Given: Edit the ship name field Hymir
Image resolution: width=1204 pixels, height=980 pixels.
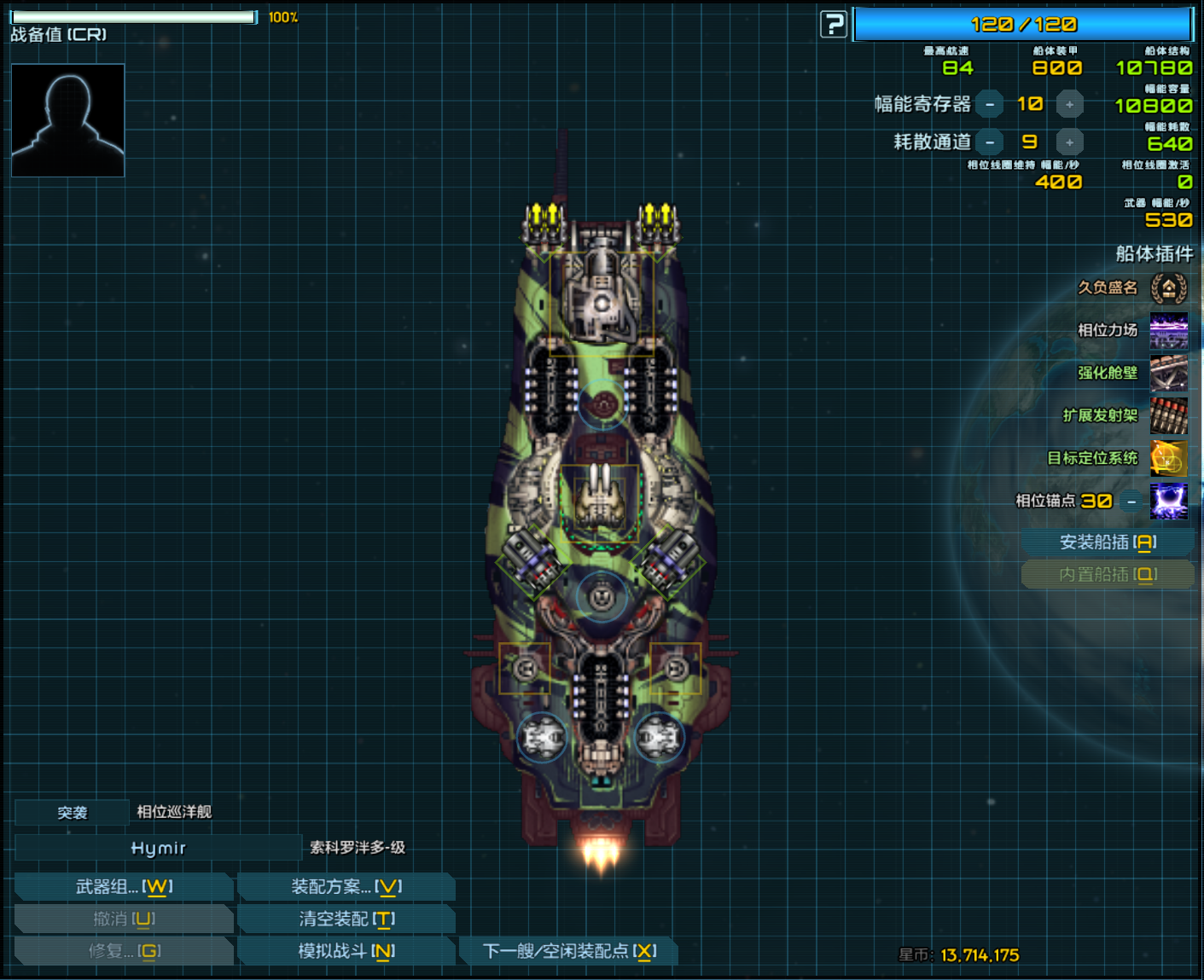Looking at the screenshot, I should [159, 848].
